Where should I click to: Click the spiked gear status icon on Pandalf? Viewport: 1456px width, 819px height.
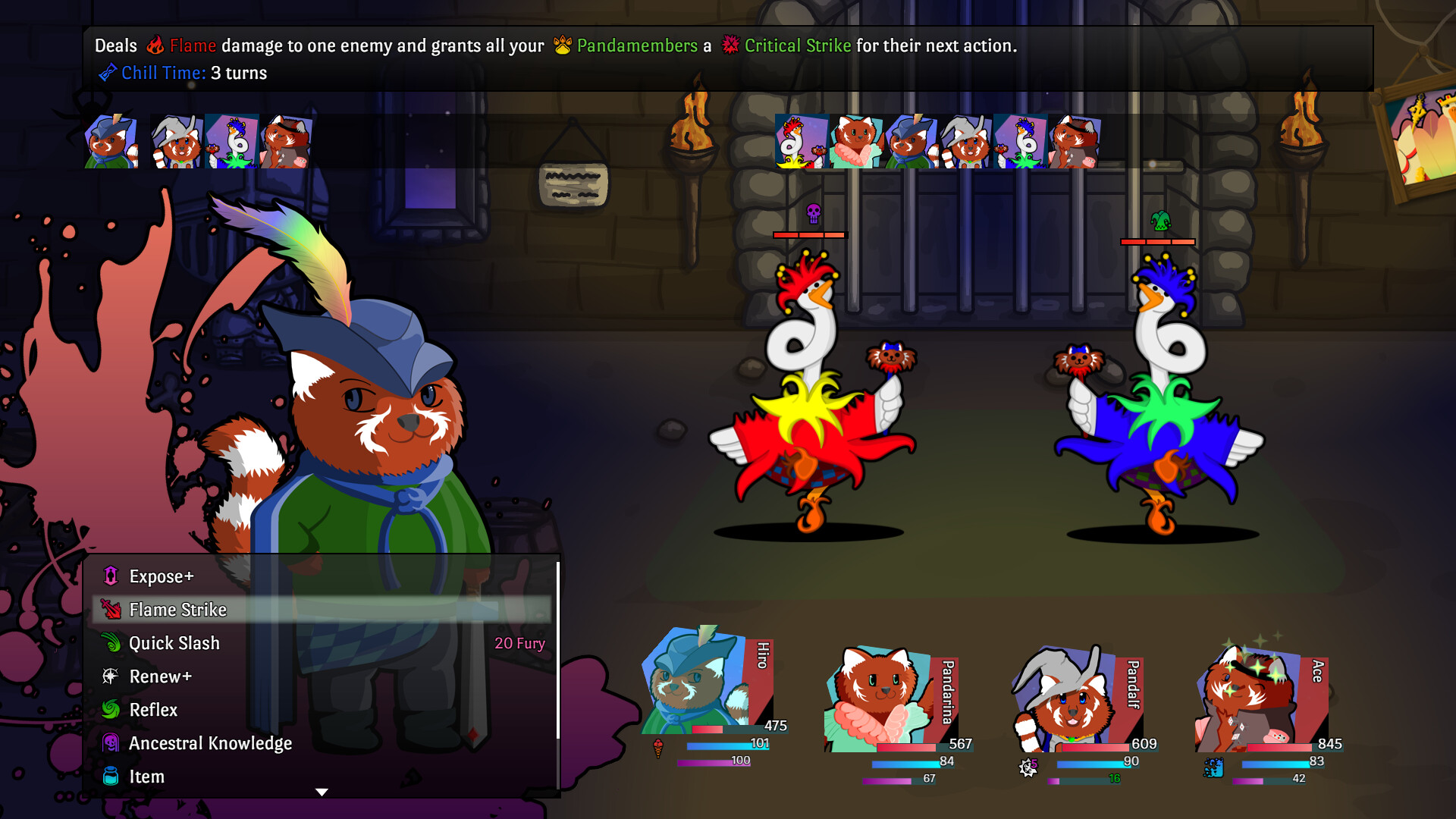(x=1028, y=766)
